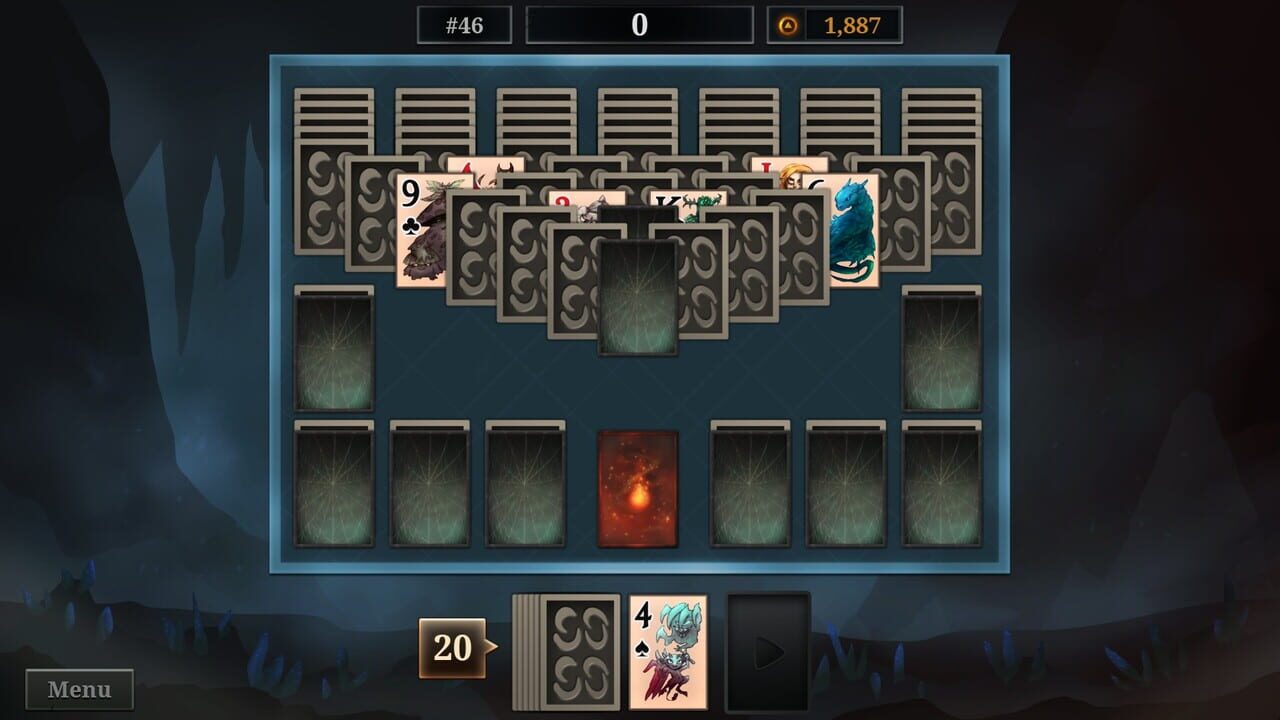The width and height of the screenshot is (1280, 720).
Task: Click the fiery ember special card
Action: click(637, 490)
